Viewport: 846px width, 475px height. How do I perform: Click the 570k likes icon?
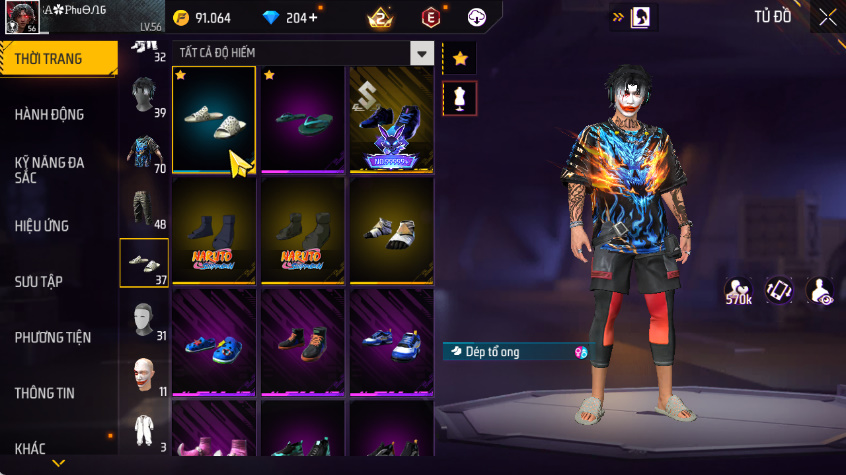coord(740,291)
